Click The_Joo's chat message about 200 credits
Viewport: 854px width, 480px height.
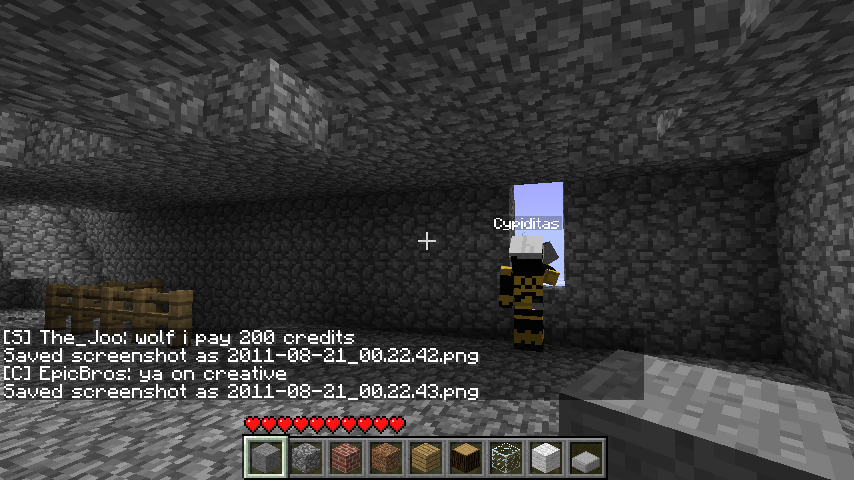180,338
